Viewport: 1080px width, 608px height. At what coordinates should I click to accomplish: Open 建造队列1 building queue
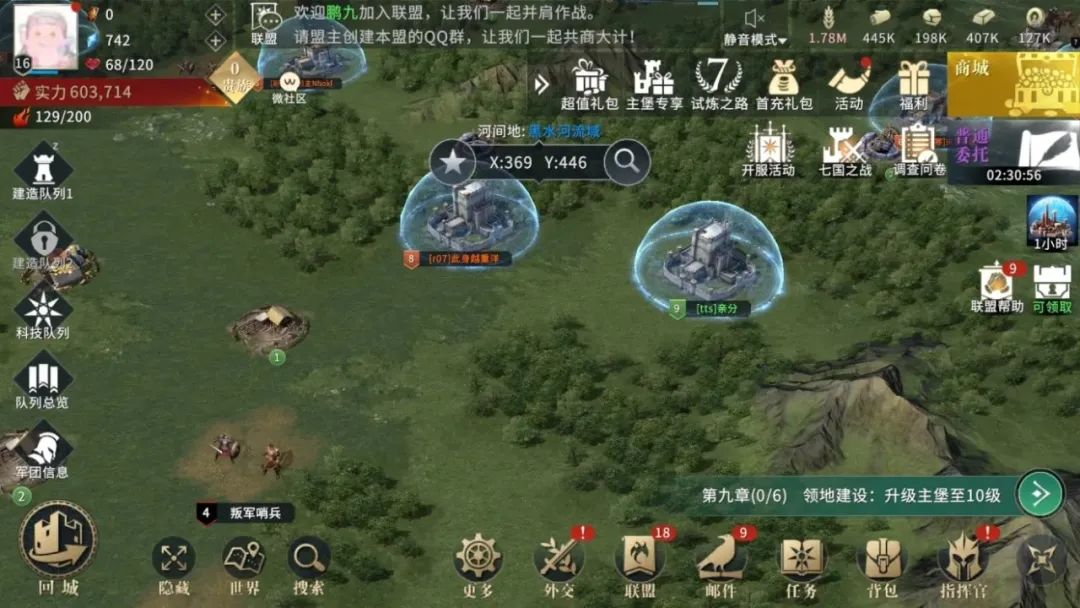click(43, 168)
